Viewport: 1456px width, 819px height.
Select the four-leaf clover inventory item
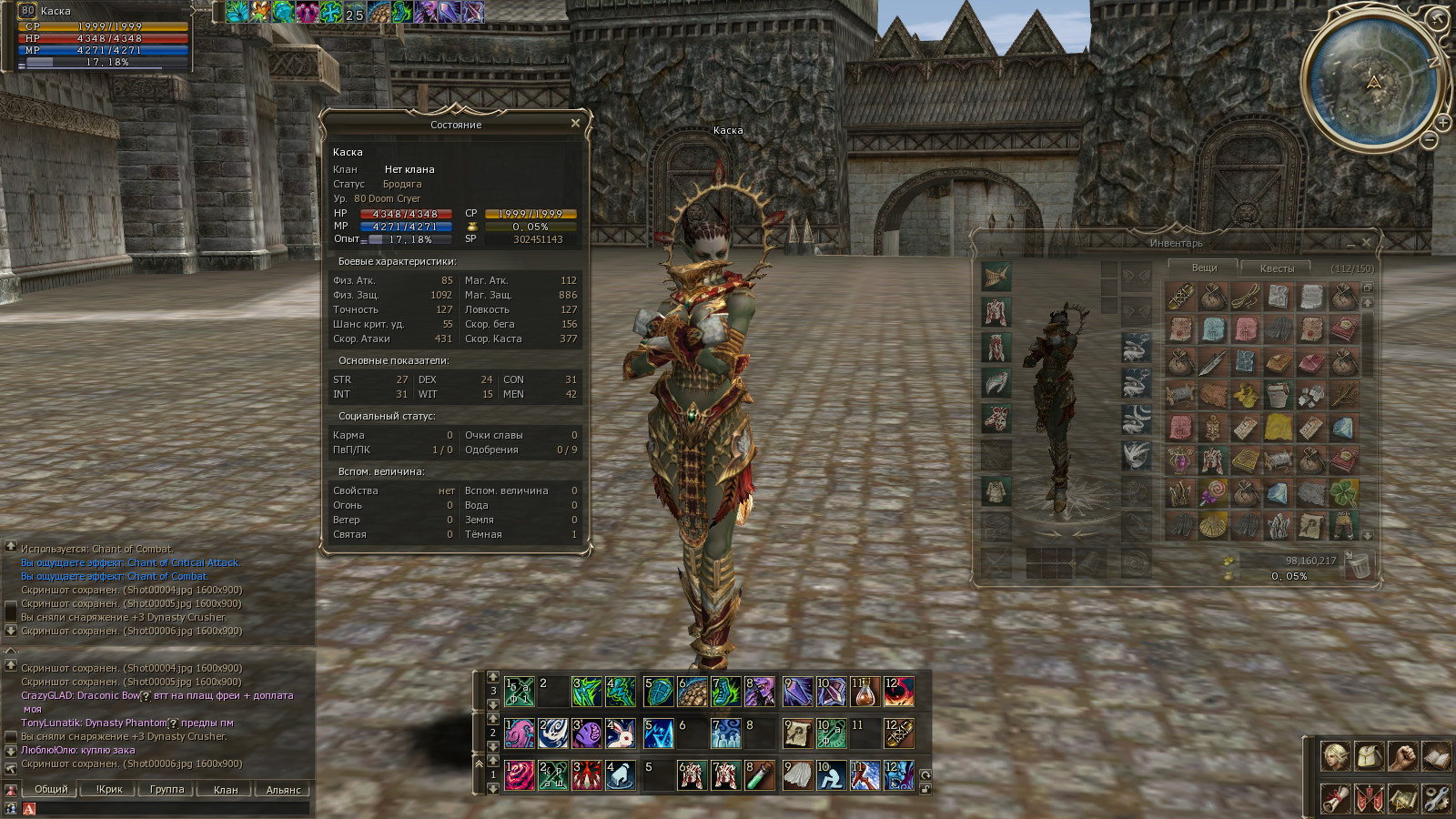pyautogui.click(x=1344, y=493)
